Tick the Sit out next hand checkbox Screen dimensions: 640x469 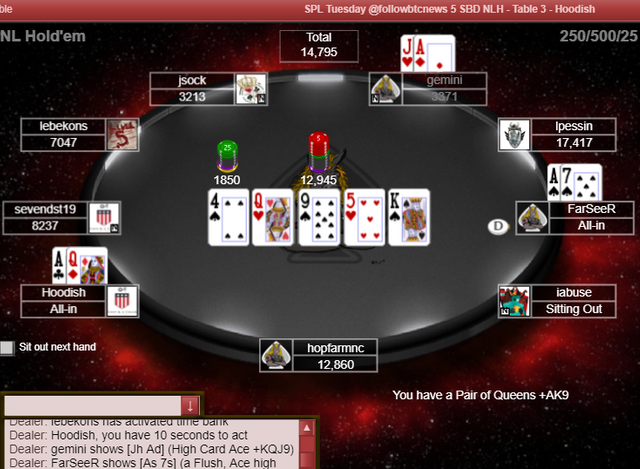(8, 348)
